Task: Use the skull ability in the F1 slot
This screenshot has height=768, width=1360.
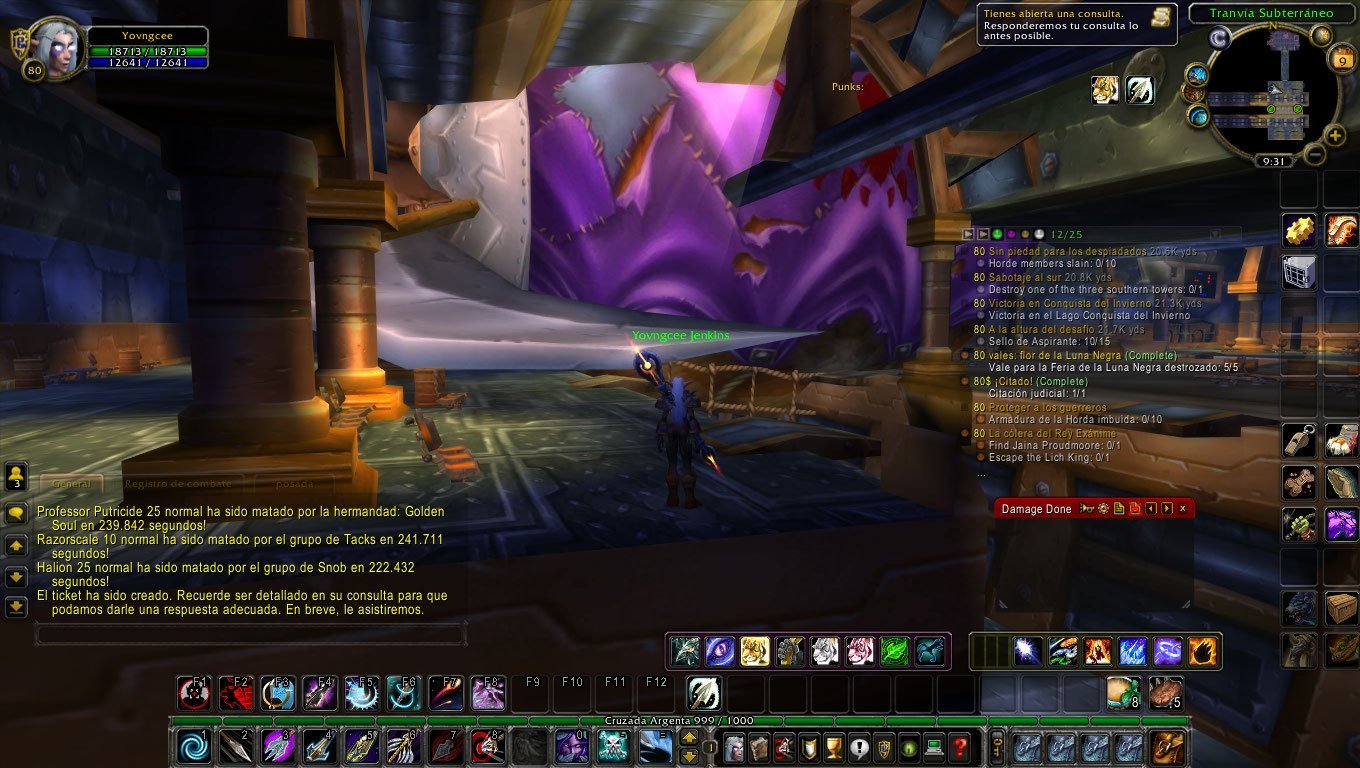Action: pyautogui.click(x=193, y=693)
